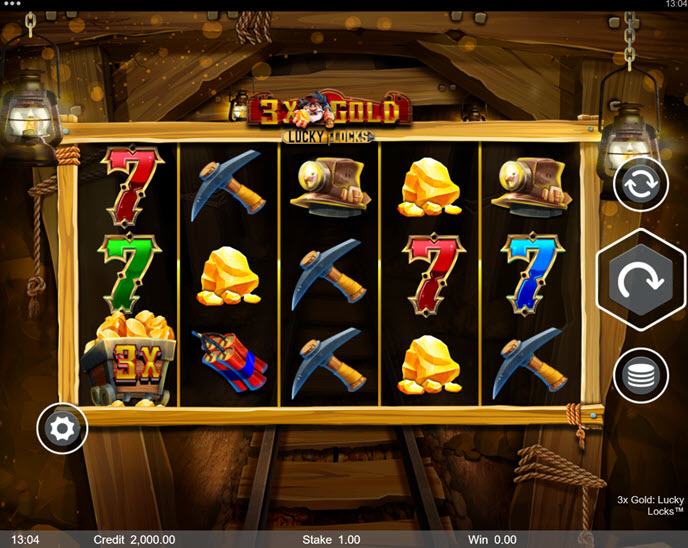Open the gear settings menu
The width and height of the screenshot is (688, 548).
(x=62, y=430)
